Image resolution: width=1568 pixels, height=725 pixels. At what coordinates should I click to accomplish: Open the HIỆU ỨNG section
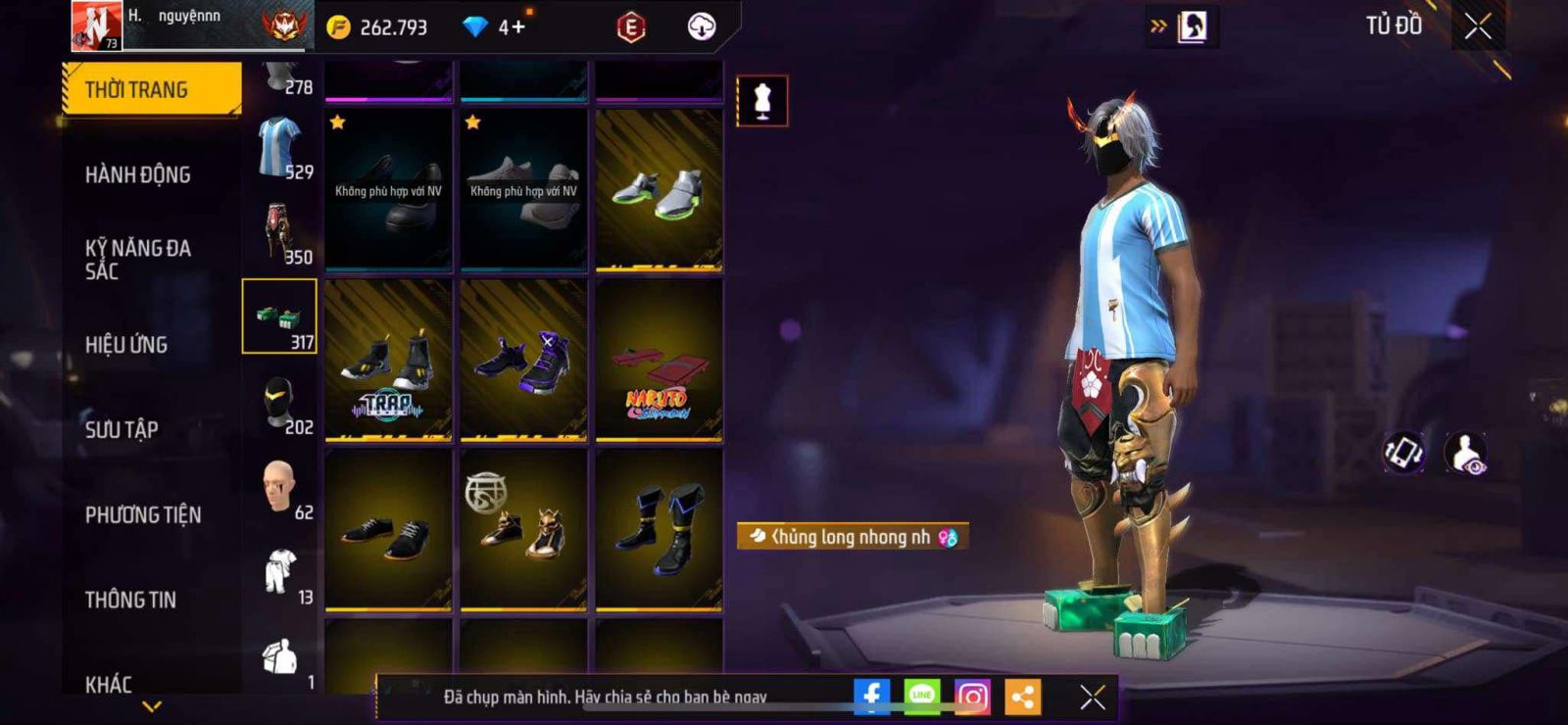coord(126,345)
